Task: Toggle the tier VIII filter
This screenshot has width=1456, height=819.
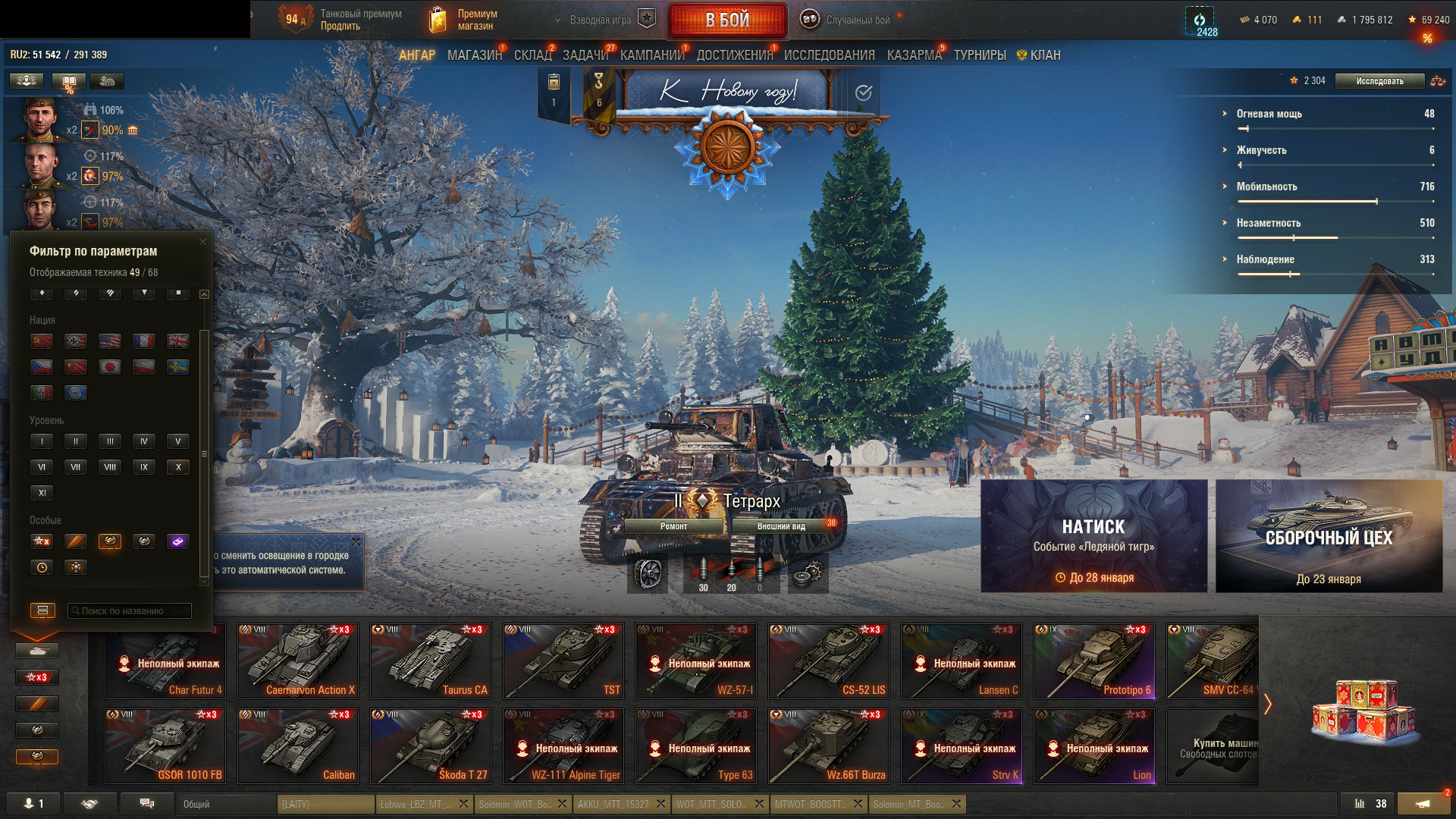Action: (x=110, y=467)
